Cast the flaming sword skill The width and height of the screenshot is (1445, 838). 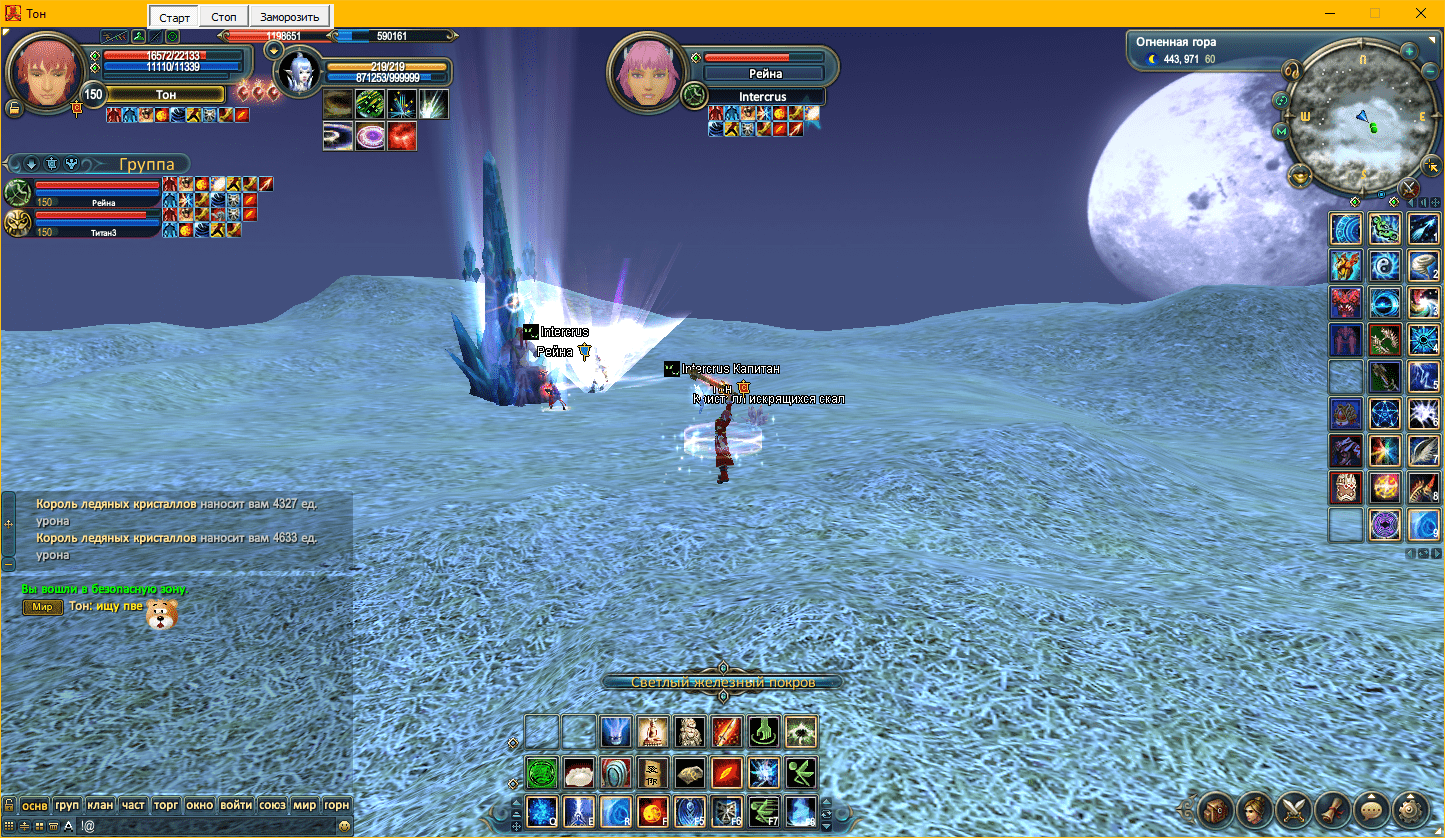click(727, 732)
